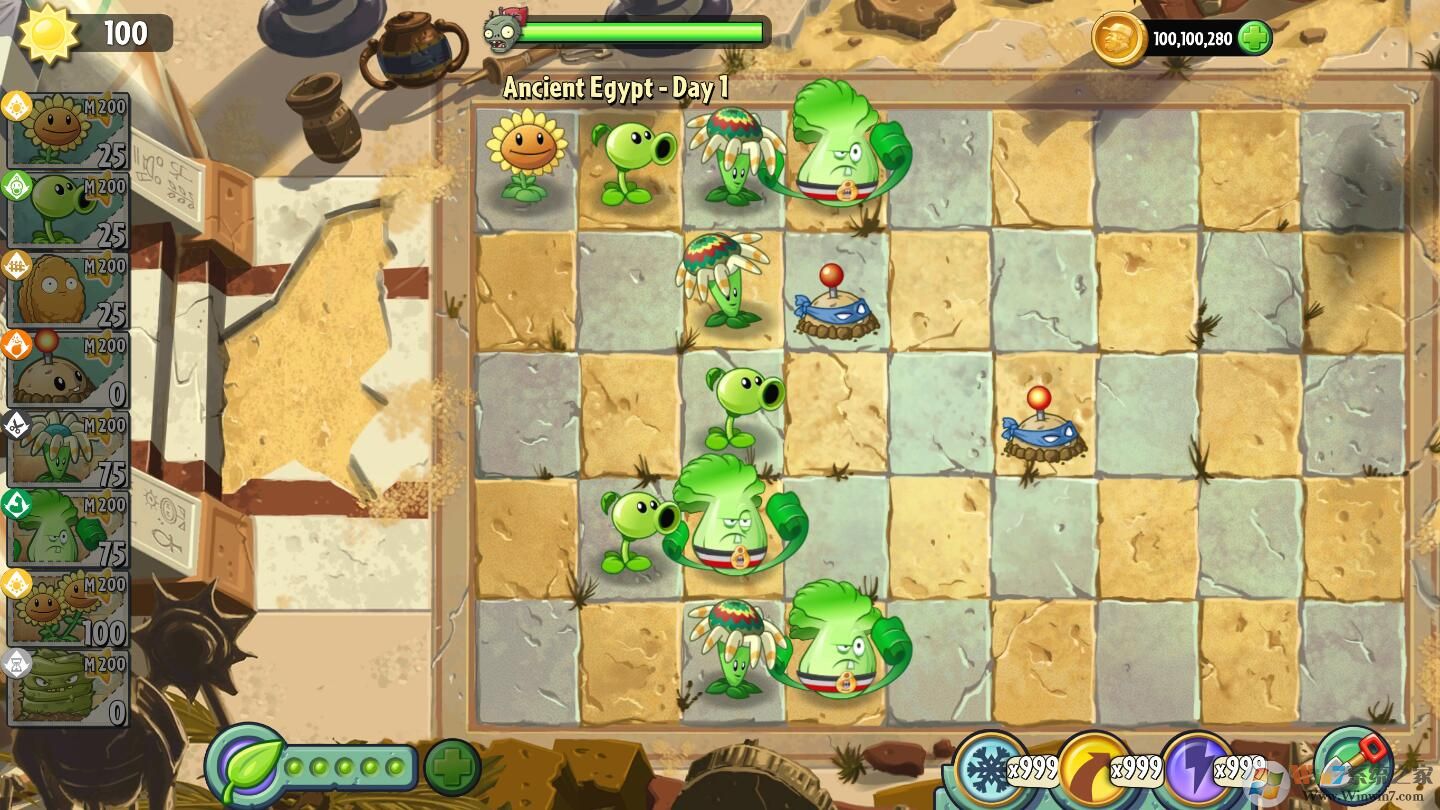Select the Potato Mine seed packet
This screenshot has width=1440, height=810.
pyautogui.click(x=65, y=368)
